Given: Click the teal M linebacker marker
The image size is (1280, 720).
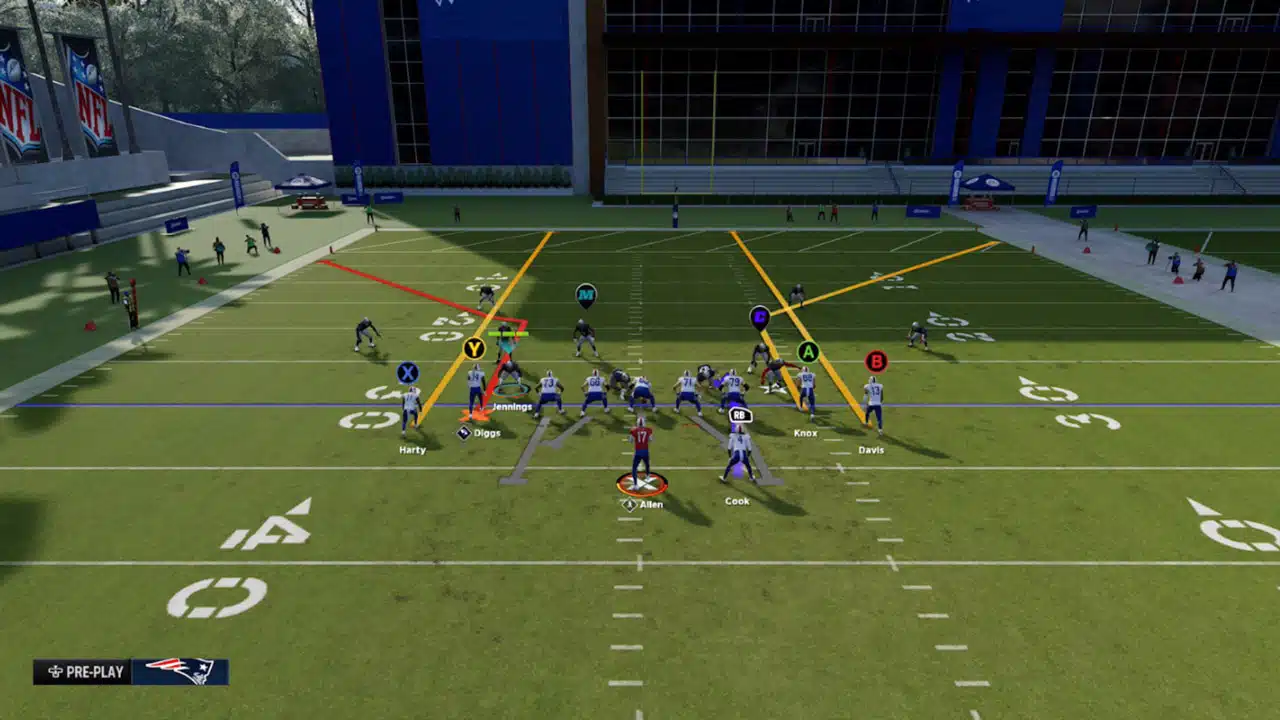Looking at the screenshot, I should (586, 295).
